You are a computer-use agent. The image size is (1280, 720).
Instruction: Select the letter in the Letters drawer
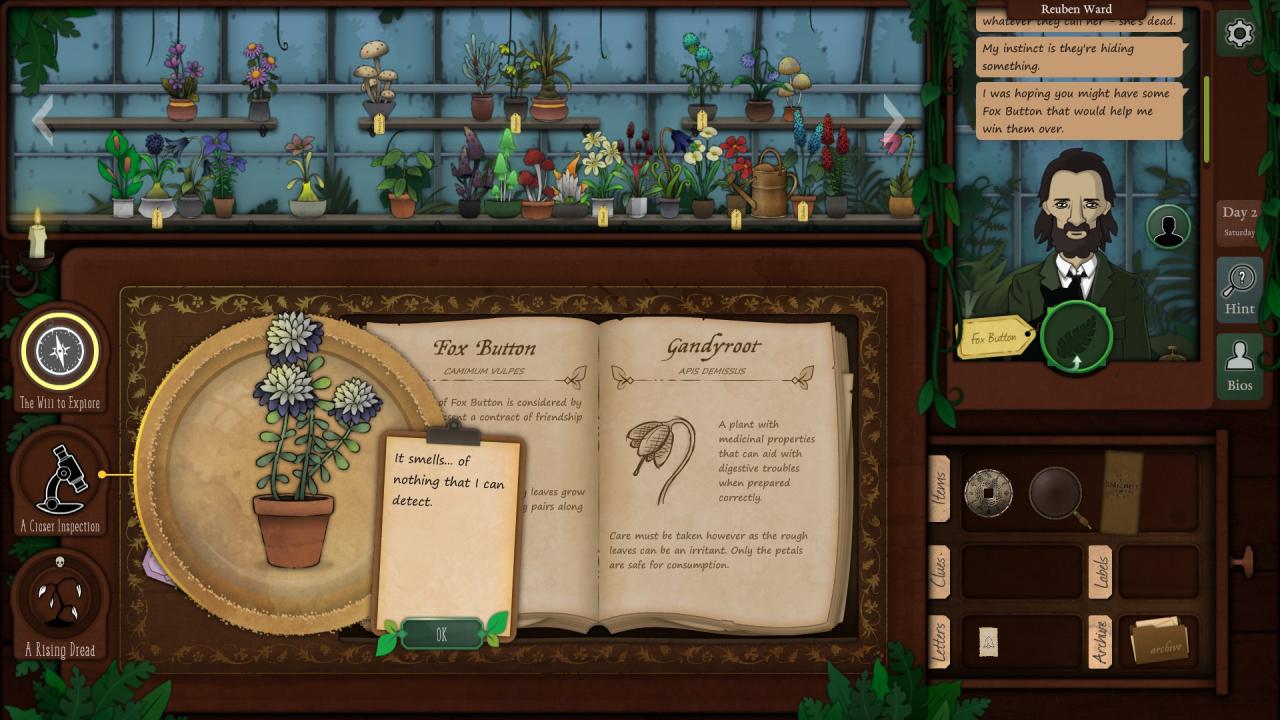pos(988,642)
